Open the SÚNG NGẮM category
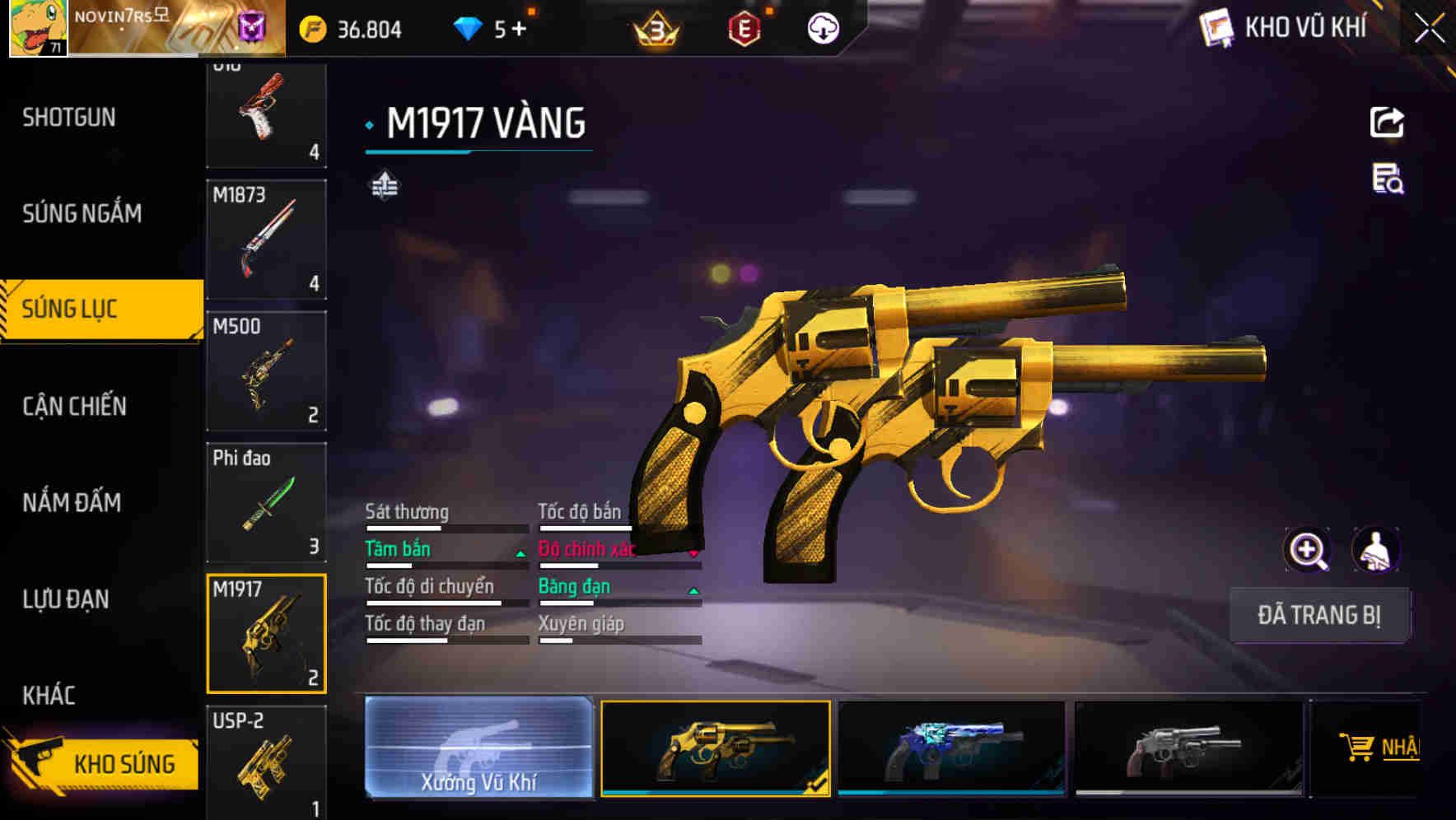 click(82, 214)
